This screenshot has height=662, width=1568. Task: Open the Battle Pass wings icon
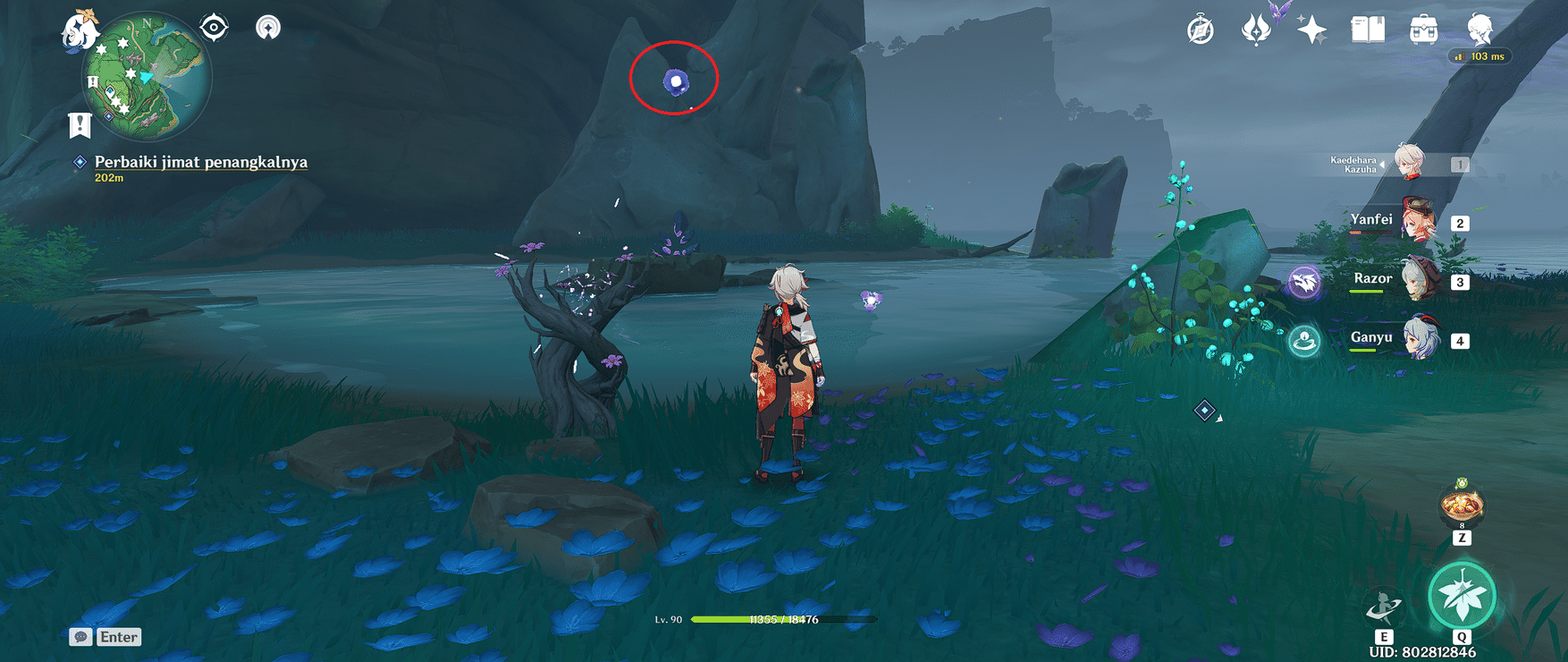[1254, 31]
